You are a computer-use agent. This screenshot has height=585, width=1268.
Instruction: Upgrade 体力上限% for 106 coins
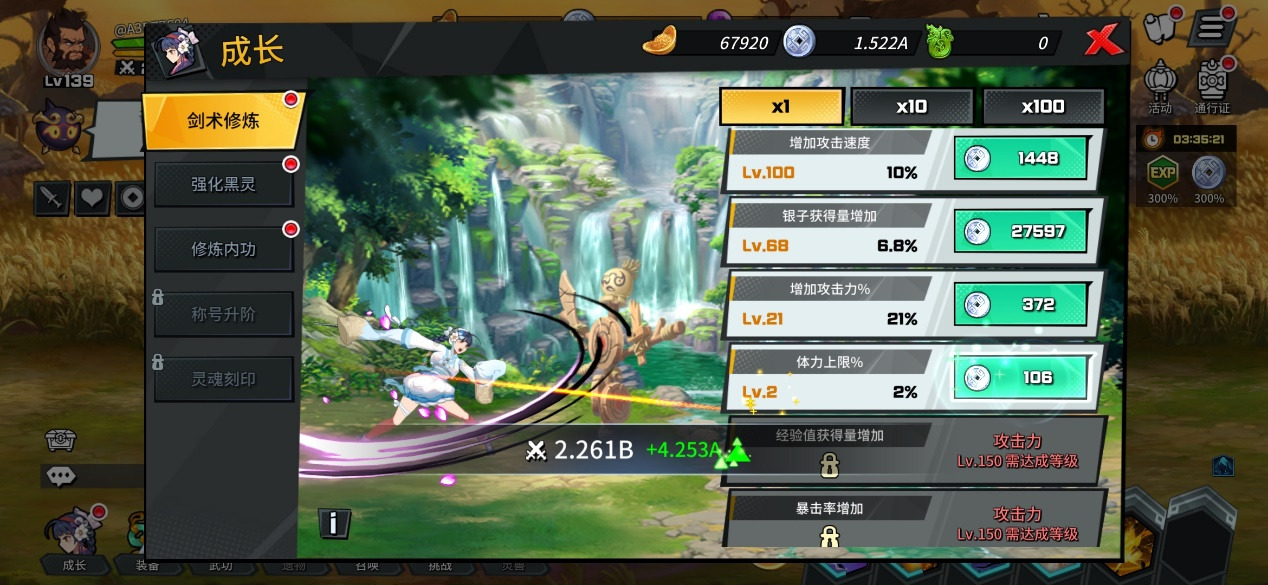click(1018, 377)
